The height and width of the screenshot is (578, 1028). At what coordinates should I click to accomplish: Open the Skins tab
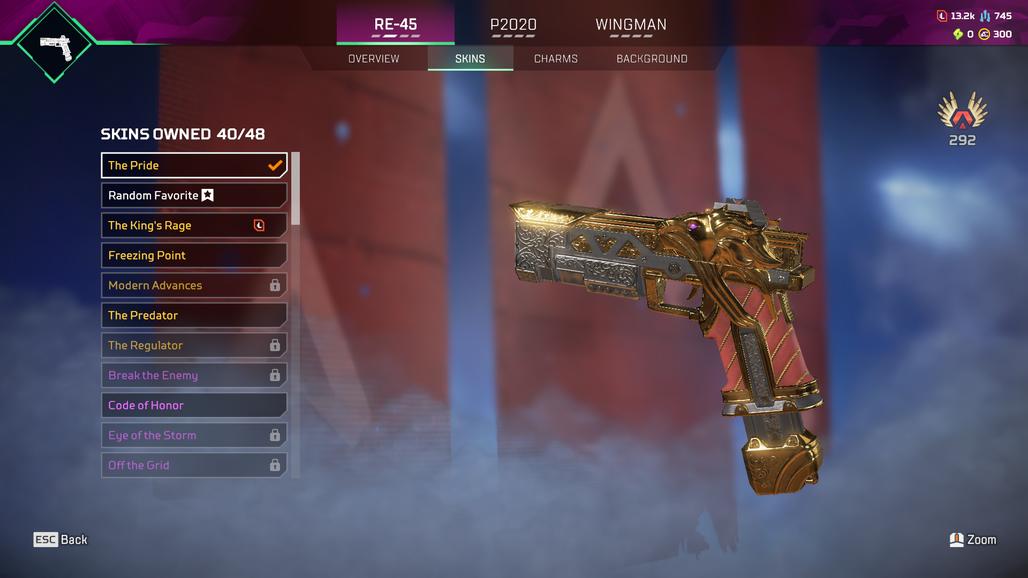pyautogui.click(x=470, y=59)
